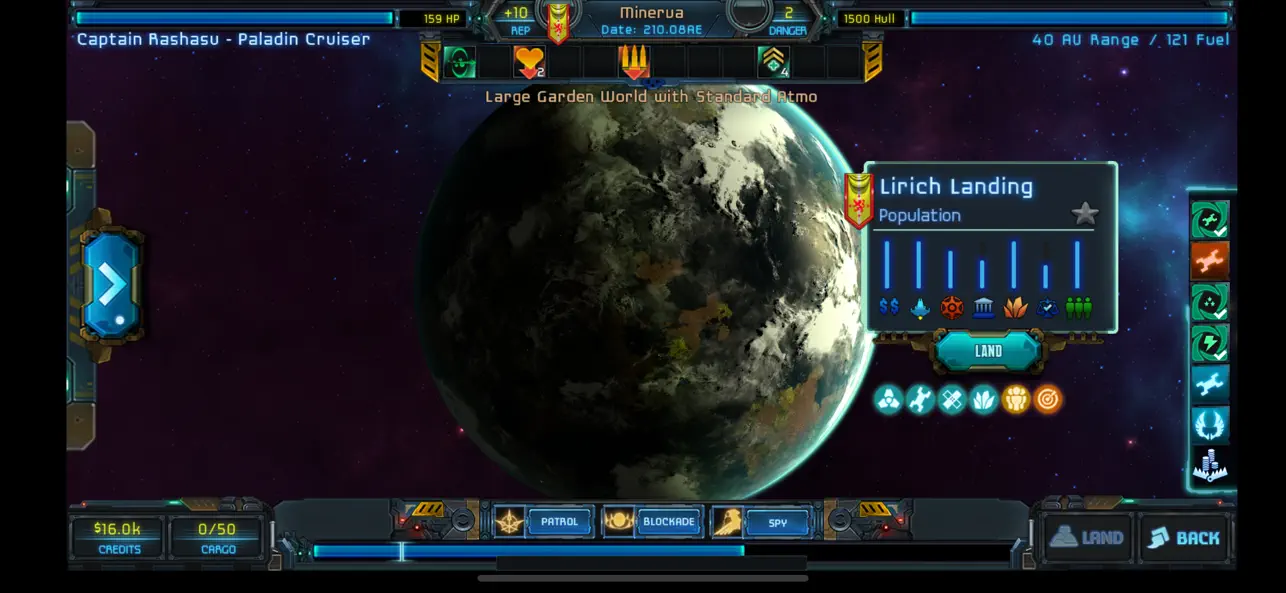This screenshot has width=1286, height=593.
Task: Click the green lightning bolt sidebar icon
Action: 1209,343
